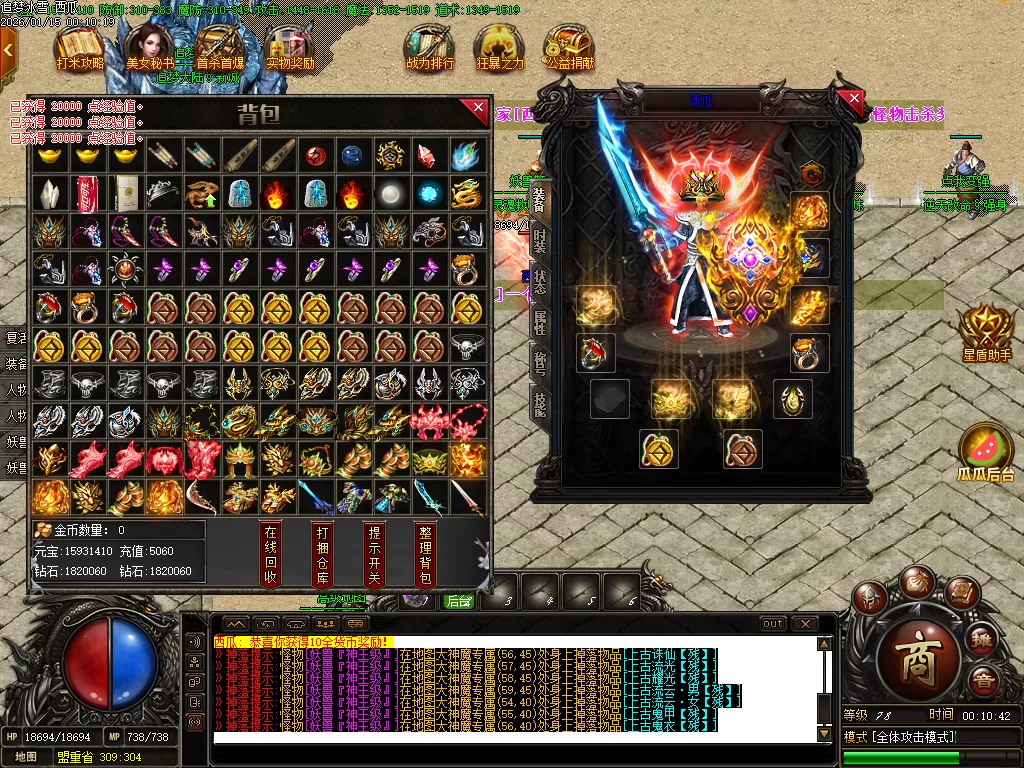Close the character equipment panel
1024x768 pixels.
pyautogui.click(x=853, y=100)
